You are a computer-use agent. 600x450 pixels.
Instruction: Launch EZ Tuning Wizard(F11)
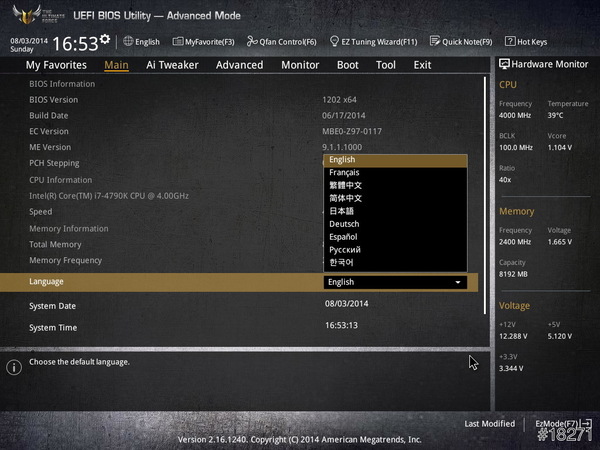pos(374,42)
